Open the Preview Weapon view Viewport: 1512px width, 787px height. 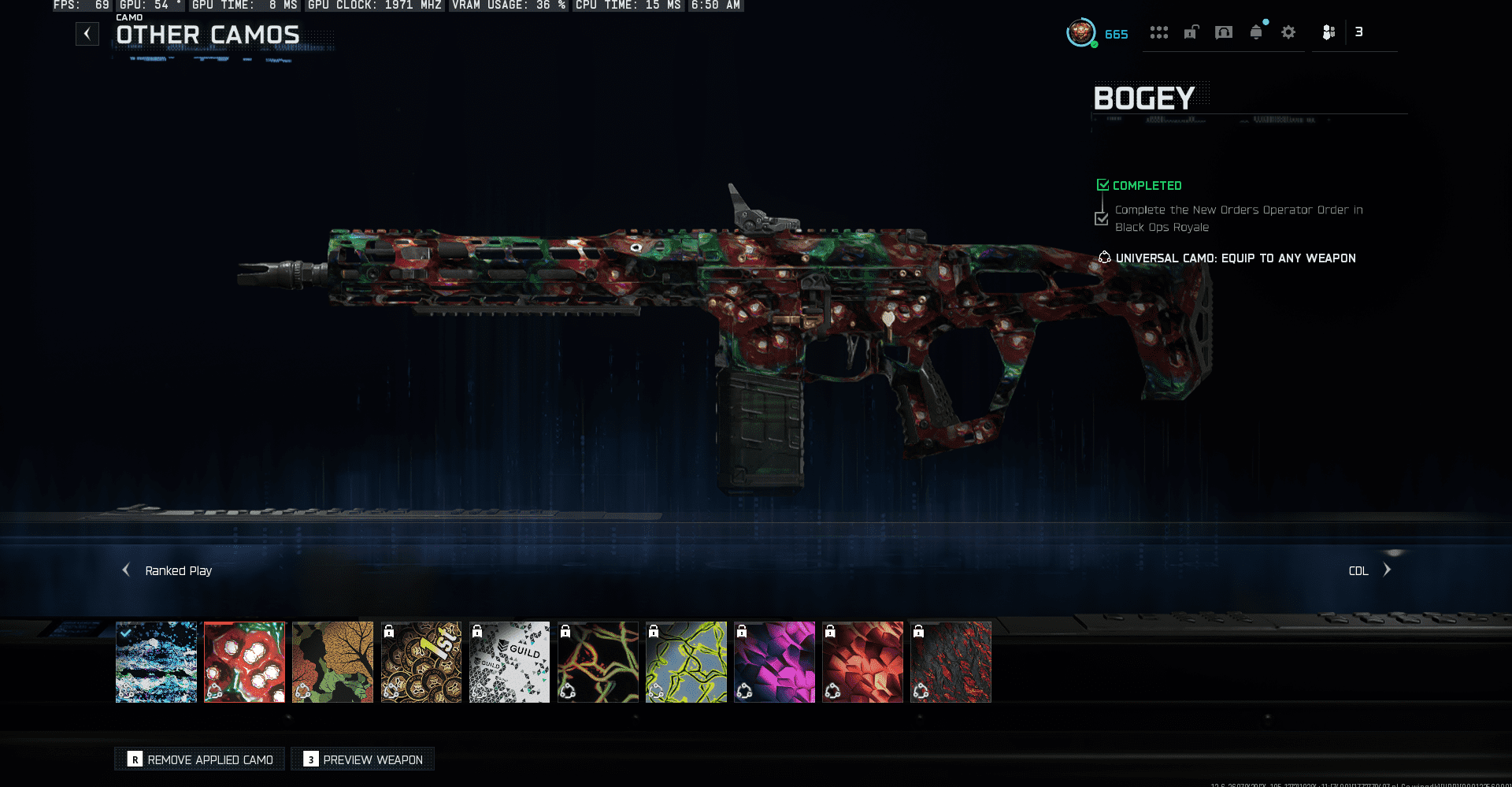363,759
